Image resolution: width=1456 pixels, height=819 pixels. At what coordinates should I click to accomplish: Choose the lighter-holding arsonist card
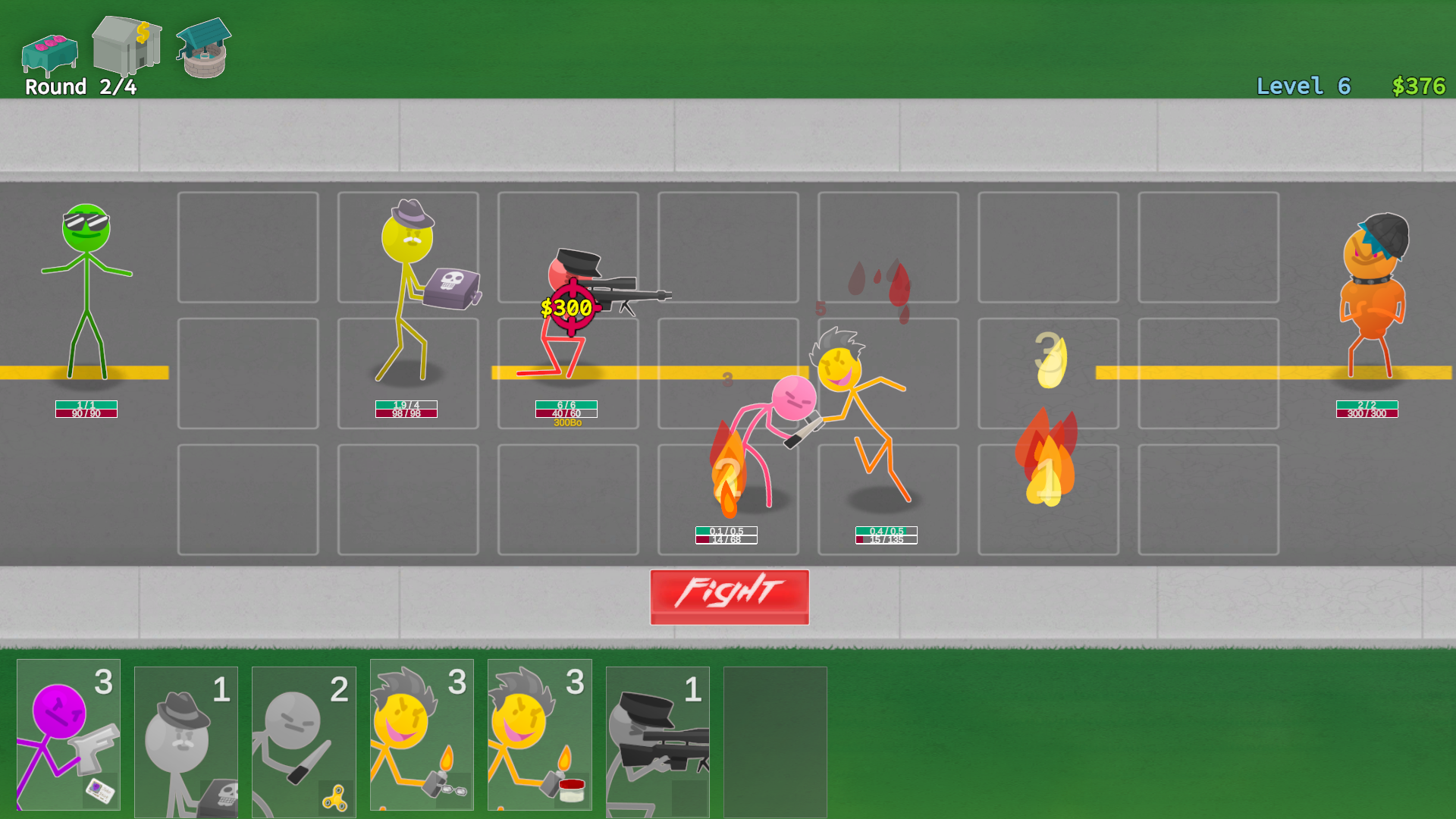[421, 736]
